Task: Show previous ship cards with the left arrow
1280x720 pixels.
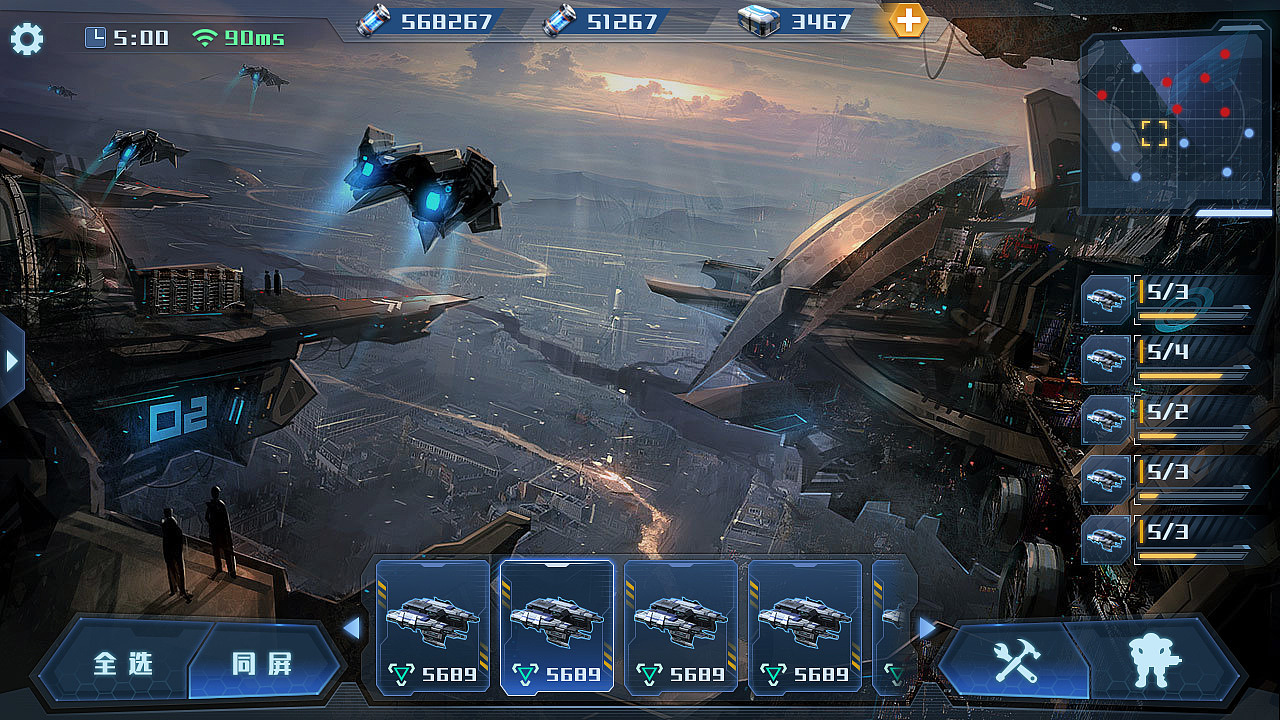Action: click(351, 628)
